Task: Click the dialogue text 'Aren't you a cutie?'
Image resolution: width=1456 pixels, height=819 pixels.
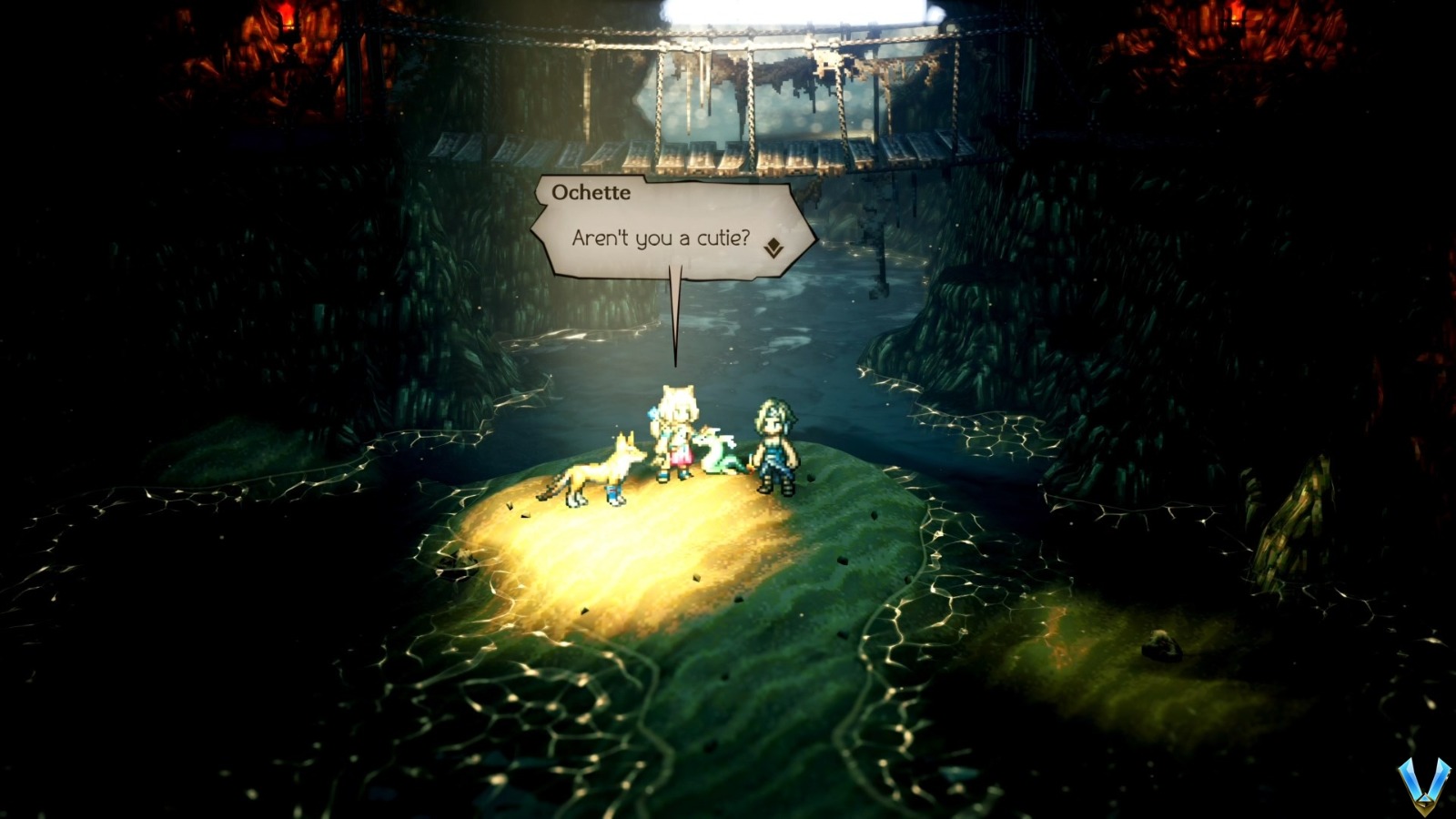Action: (x=661, y=237)
